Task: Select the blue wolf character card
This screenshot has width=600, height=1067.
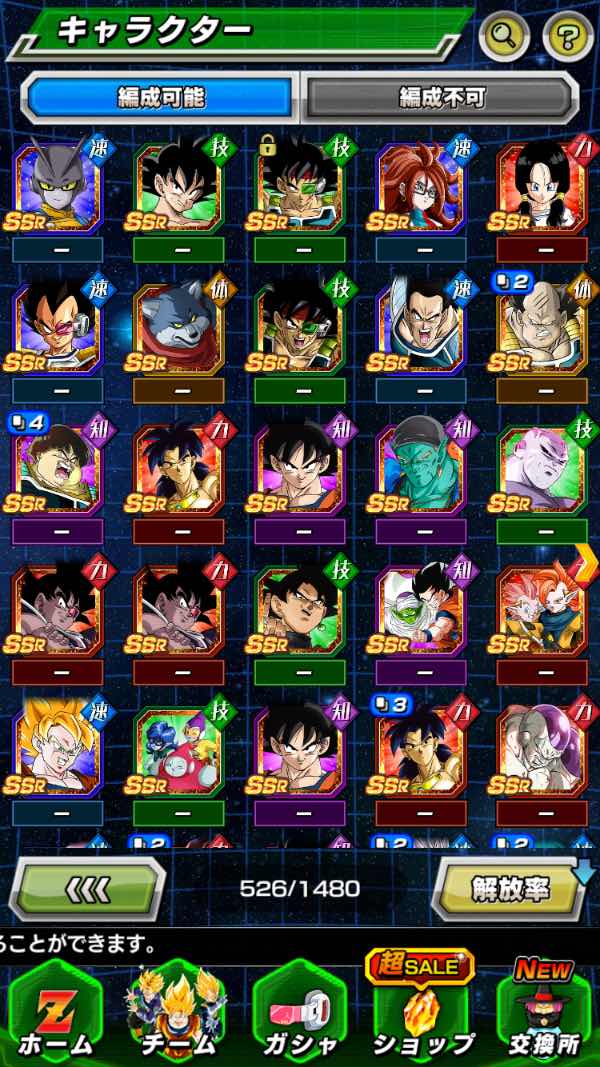Action: 178,329
